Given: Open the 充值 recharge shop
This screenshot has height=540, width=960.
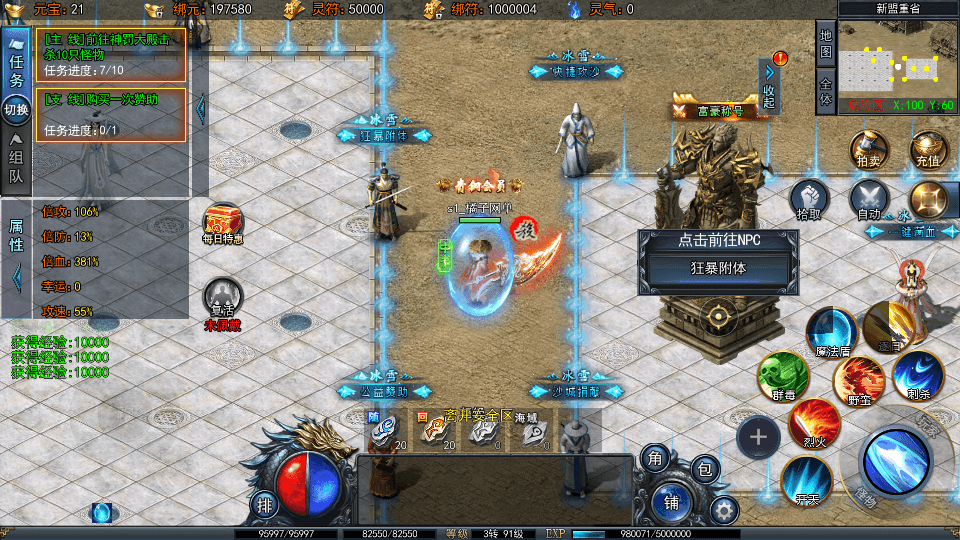Looking at the screenshot, I should tap(926, 148).
